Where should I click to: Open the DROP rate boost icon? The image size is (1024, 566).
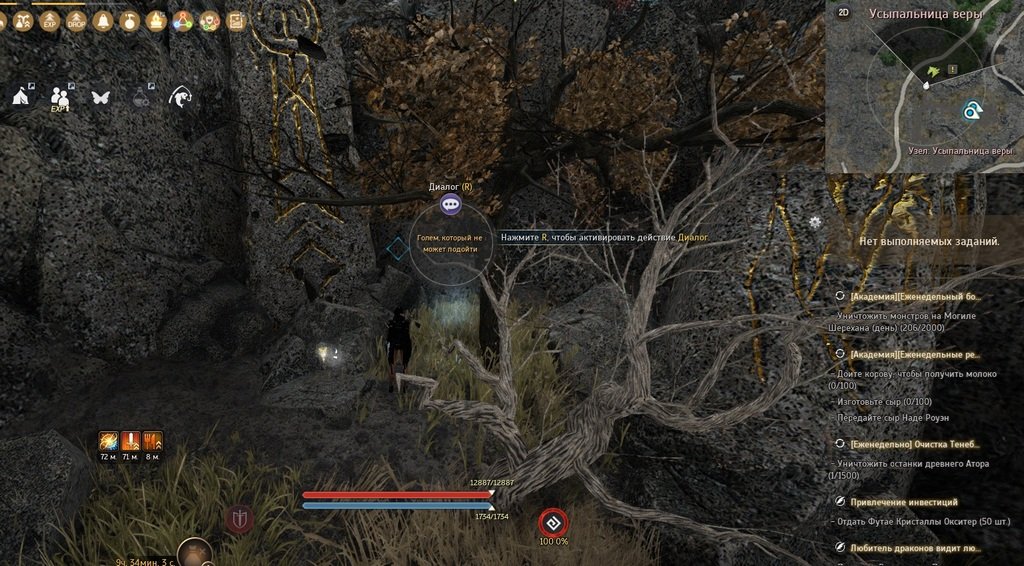75,20
